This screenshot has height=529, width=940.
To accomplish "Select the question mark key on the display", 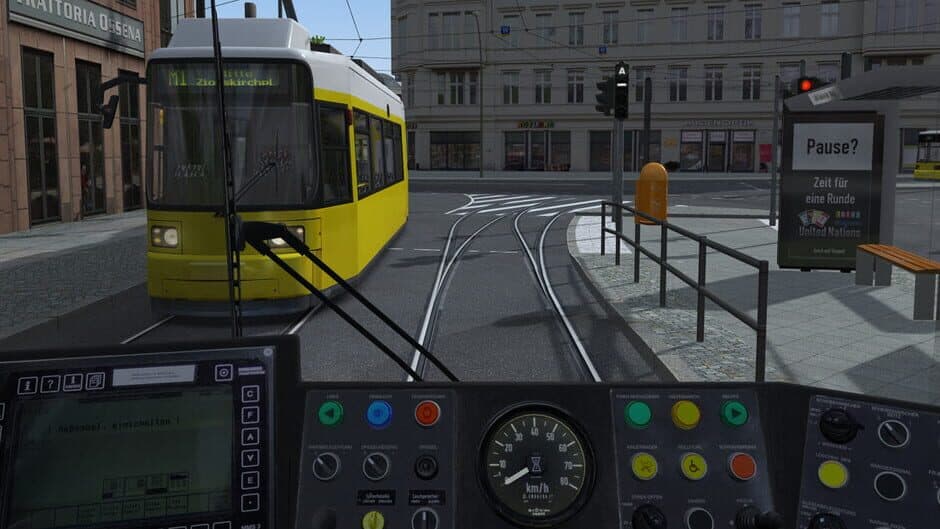I will click(x=49, y=384).
